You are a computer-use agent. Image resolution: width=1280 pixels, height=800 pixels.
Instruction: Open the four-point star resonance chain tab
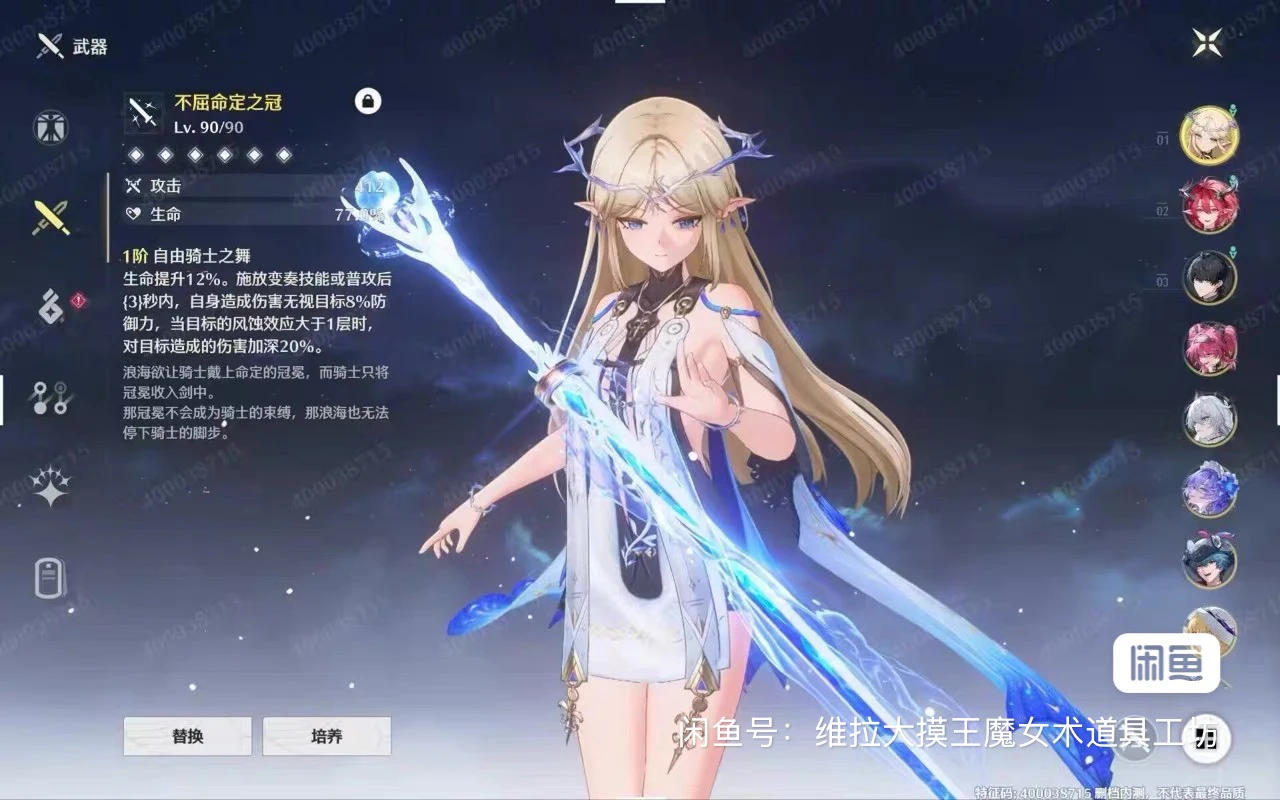(x=50, y=487)
